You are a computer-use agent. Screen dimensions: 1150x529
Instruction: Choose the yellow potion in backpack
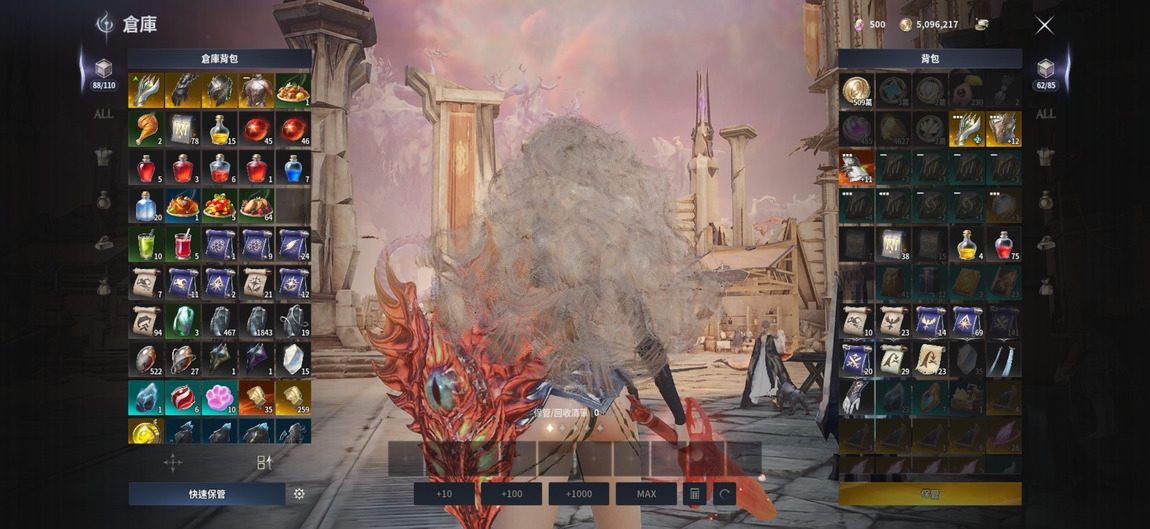point(967,244)
